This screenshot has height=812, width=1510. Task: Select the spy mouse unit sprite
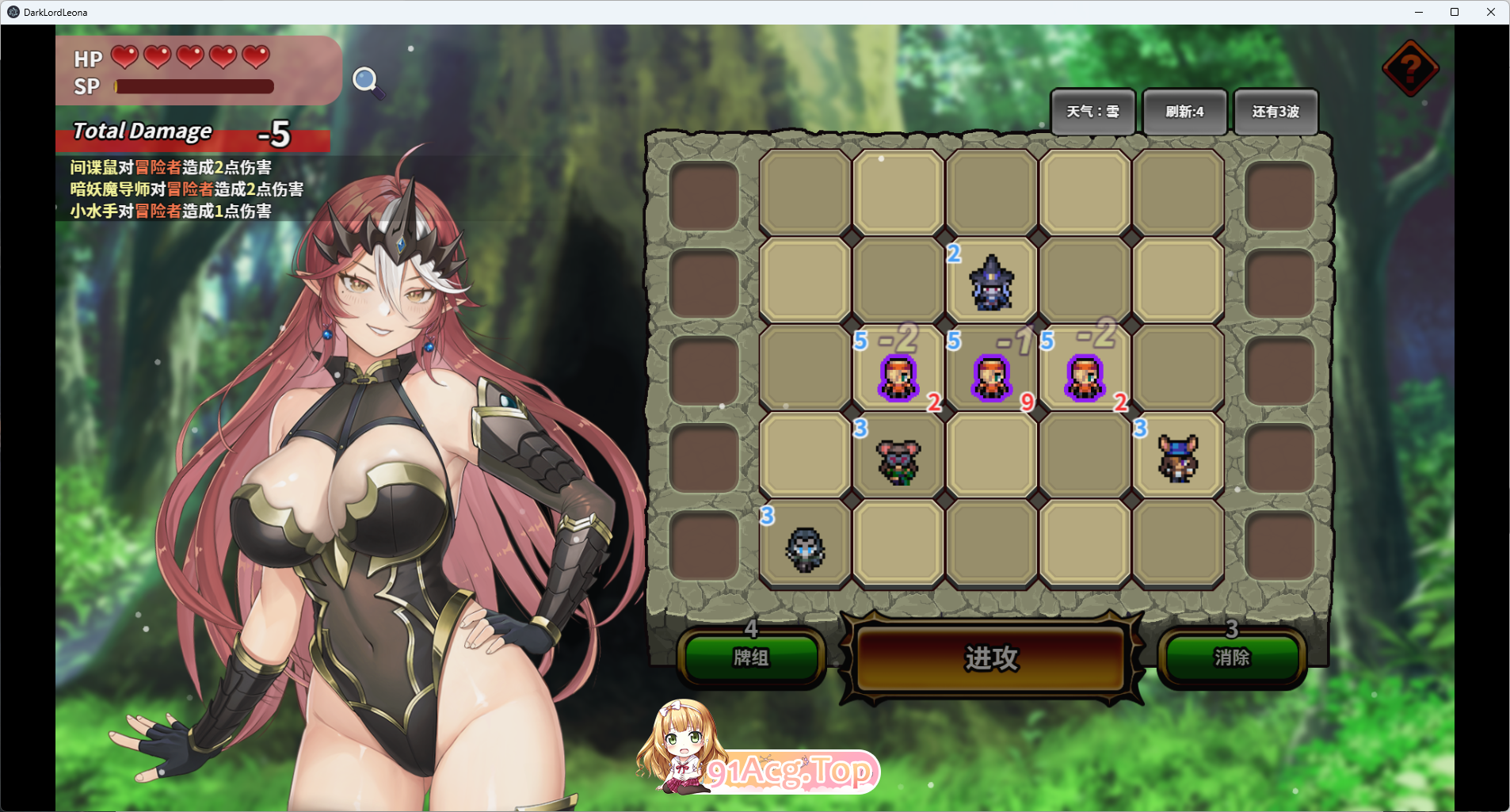pos(898,463)
